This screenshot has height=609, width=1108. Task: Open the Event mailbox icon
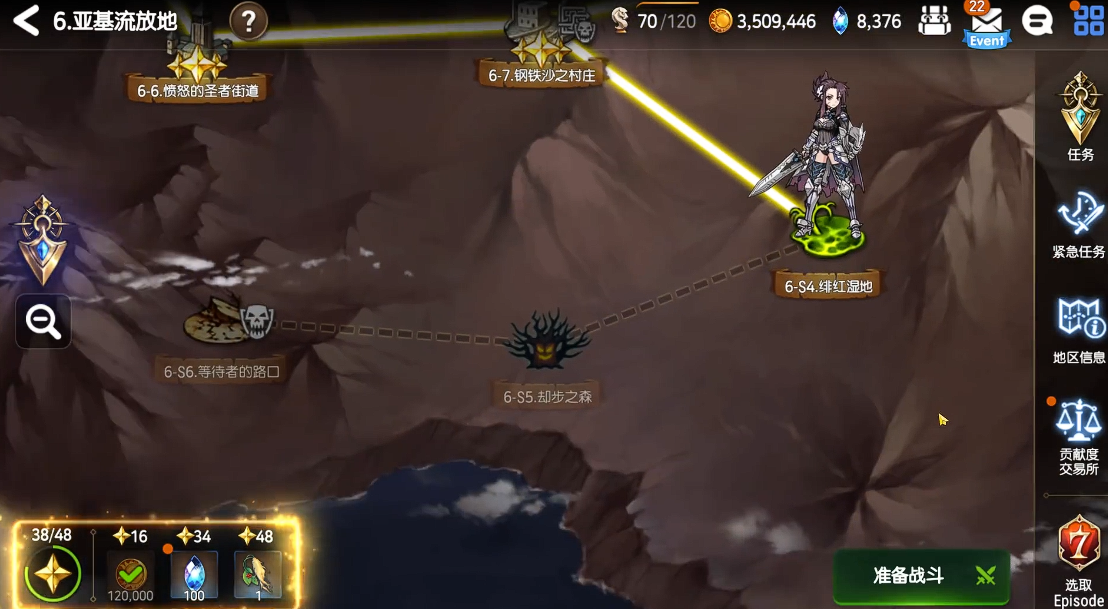point(986,24)
